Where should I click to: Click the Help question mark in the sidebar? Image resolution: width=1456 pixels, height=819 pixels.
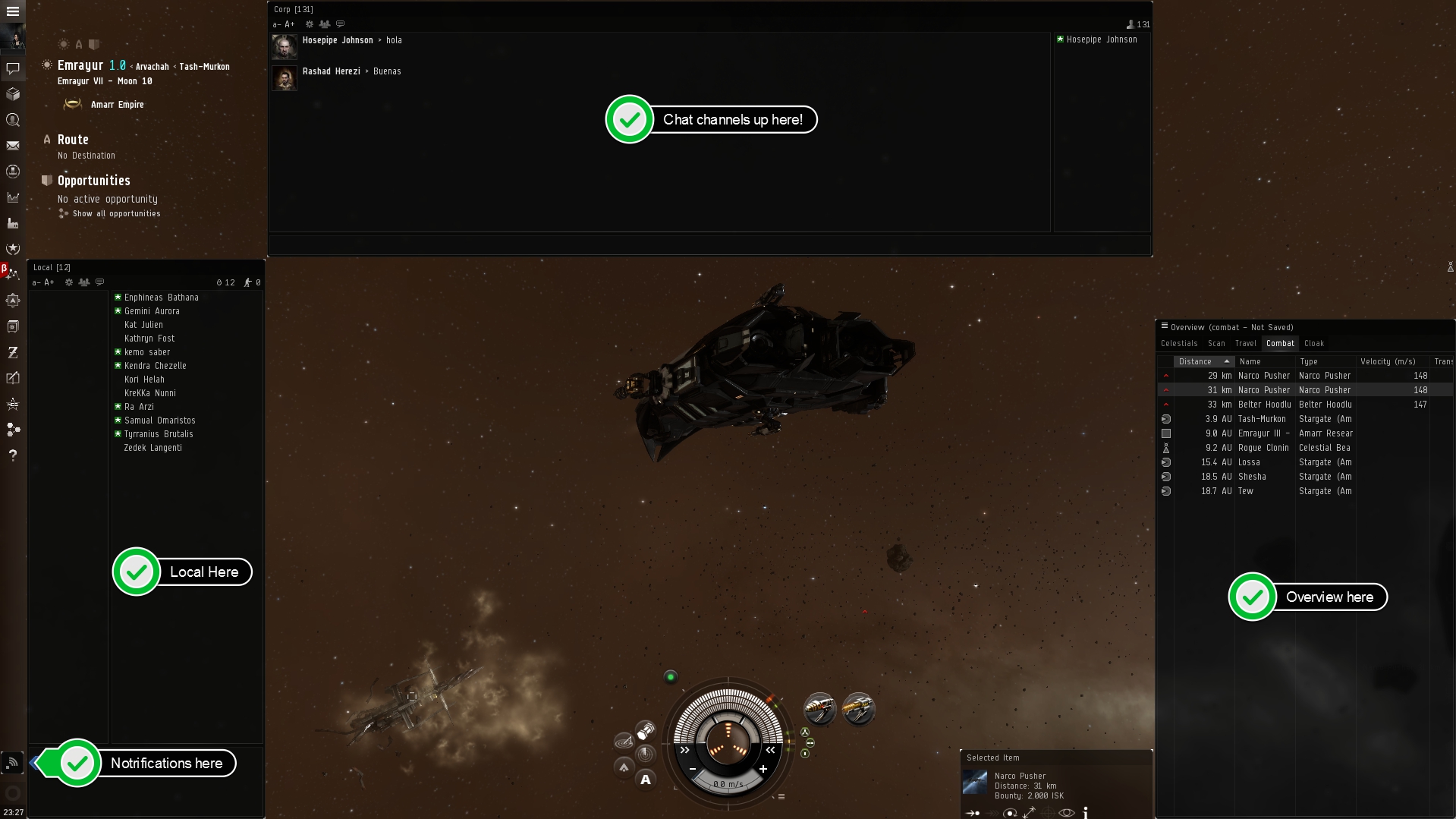click(12, 456)
